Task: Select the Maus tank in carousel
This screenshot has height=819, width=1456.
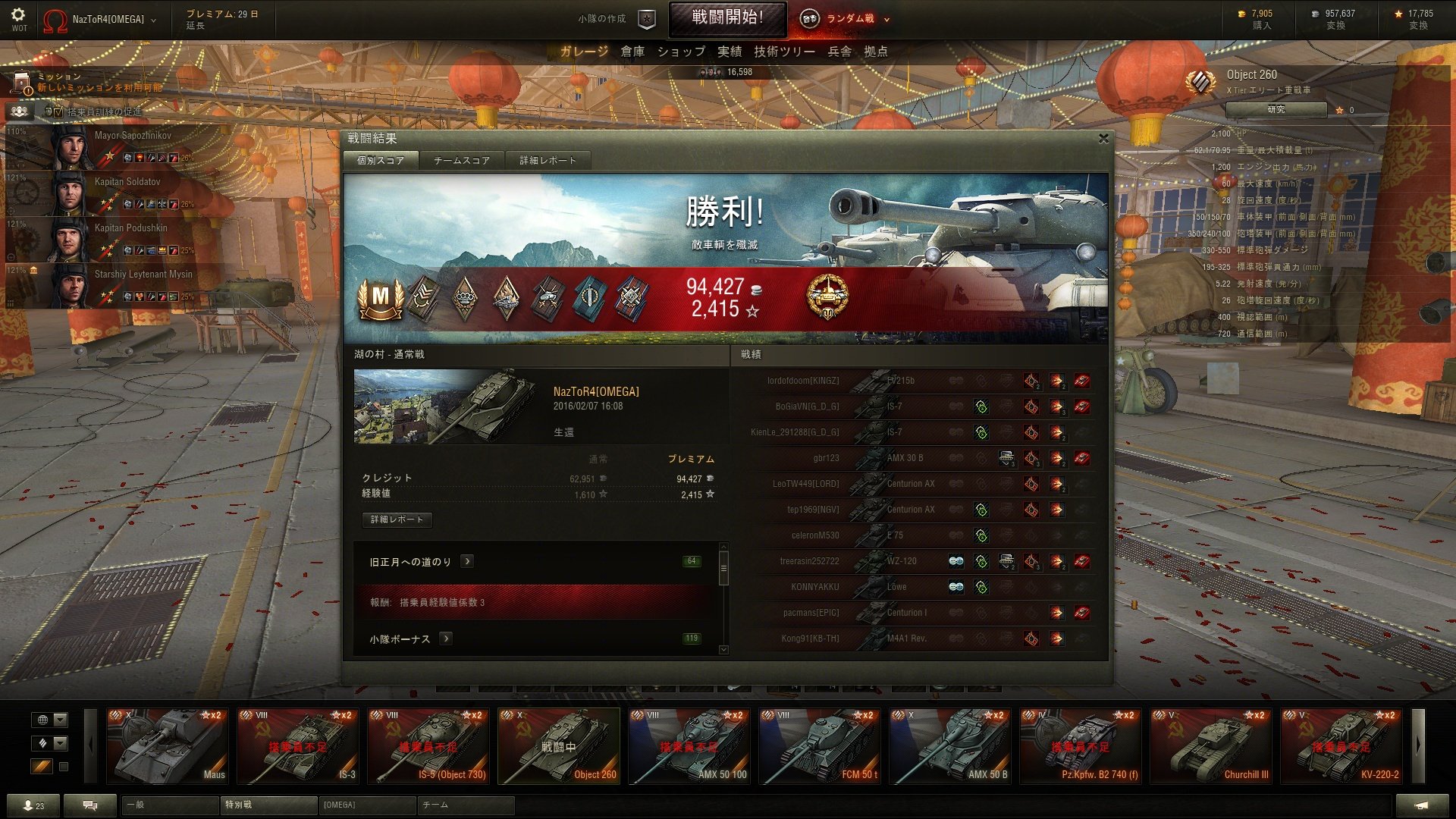Action: 168,746
